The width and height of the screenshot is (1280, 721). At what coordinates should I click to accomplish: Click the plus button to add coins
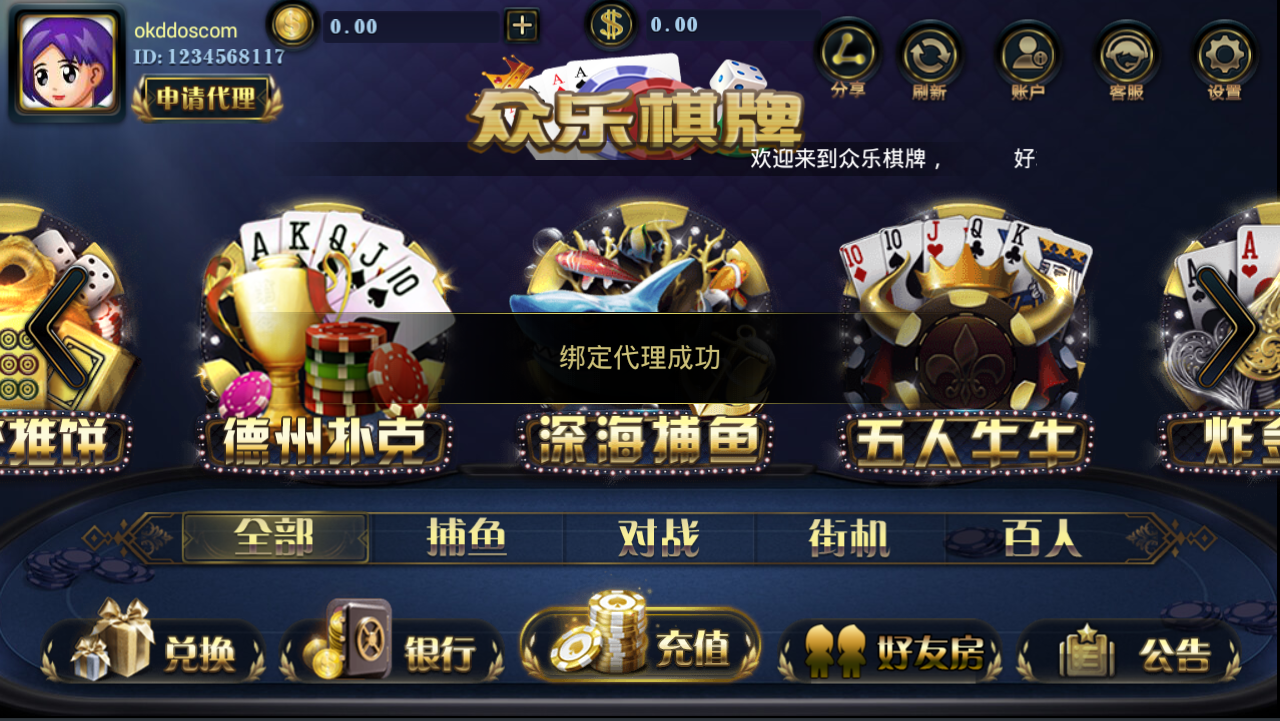tap(520, 23)
